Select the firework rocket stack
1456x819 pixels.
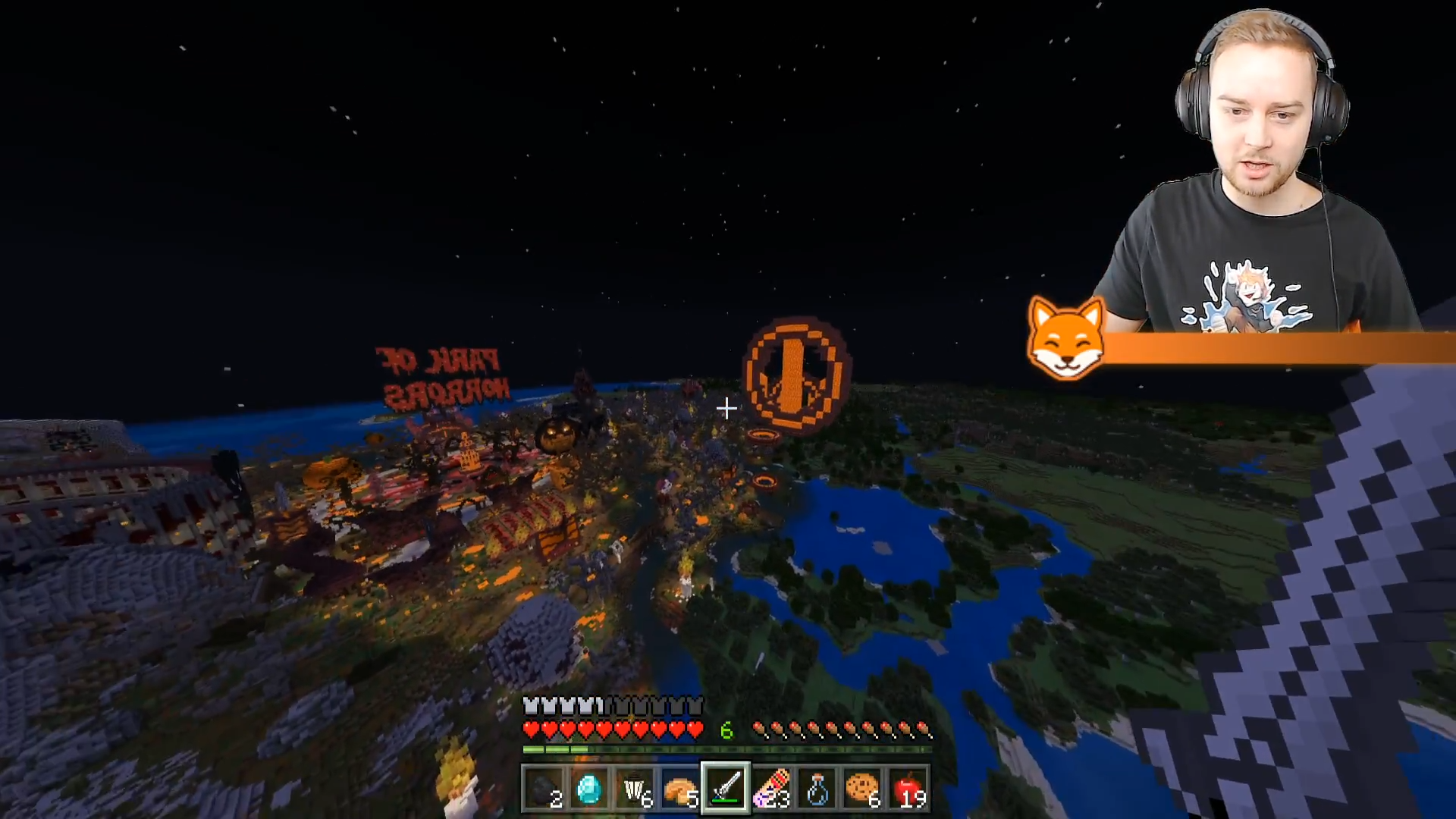(x=771, y=789)
